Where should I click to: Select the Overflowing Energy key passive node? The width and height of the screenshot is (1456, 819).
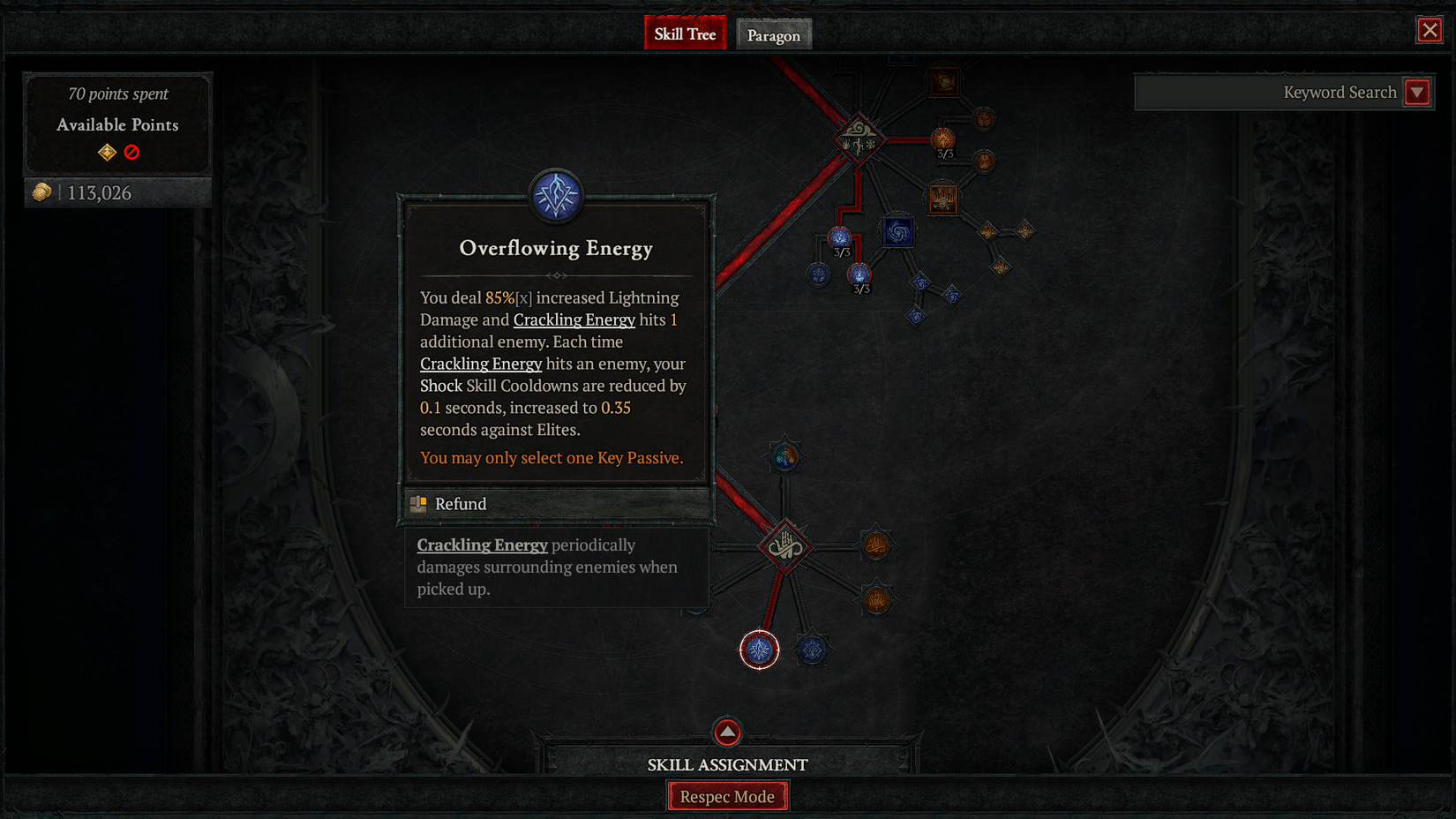[758, 650]
